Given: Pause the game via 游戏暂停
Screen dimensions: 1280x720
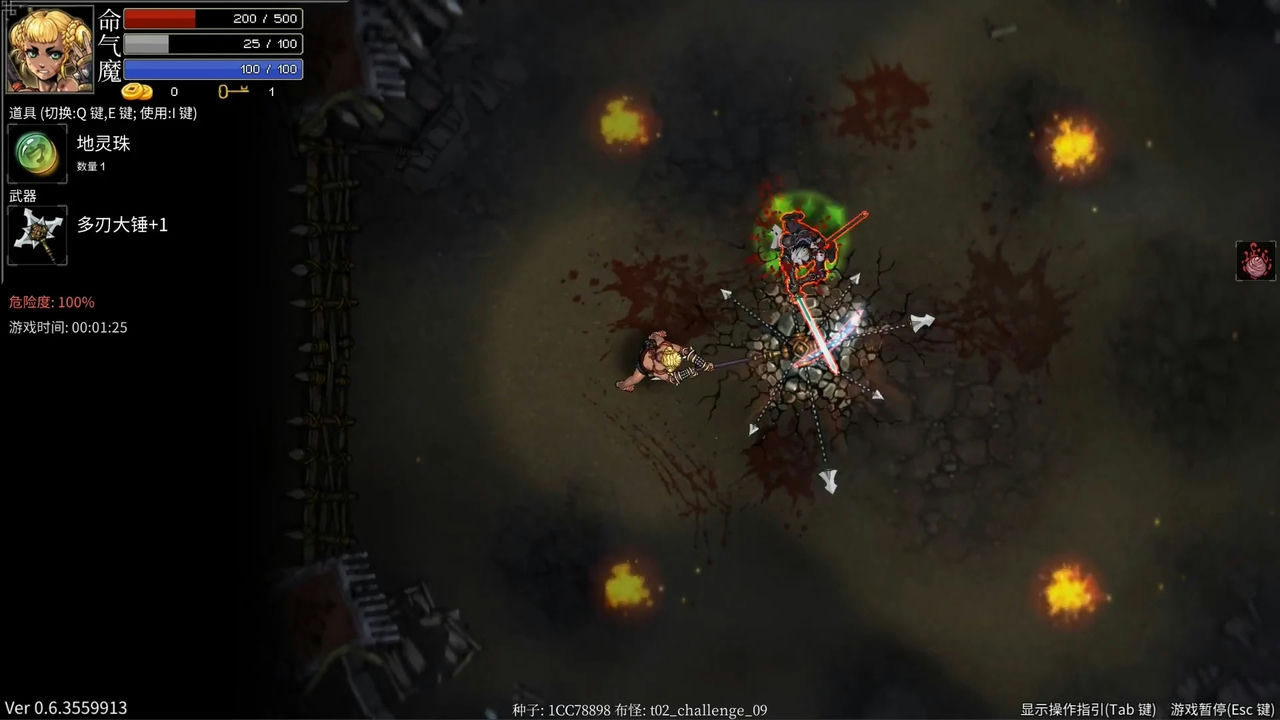Looking at the screenshot, I should tap(1222, 709).
